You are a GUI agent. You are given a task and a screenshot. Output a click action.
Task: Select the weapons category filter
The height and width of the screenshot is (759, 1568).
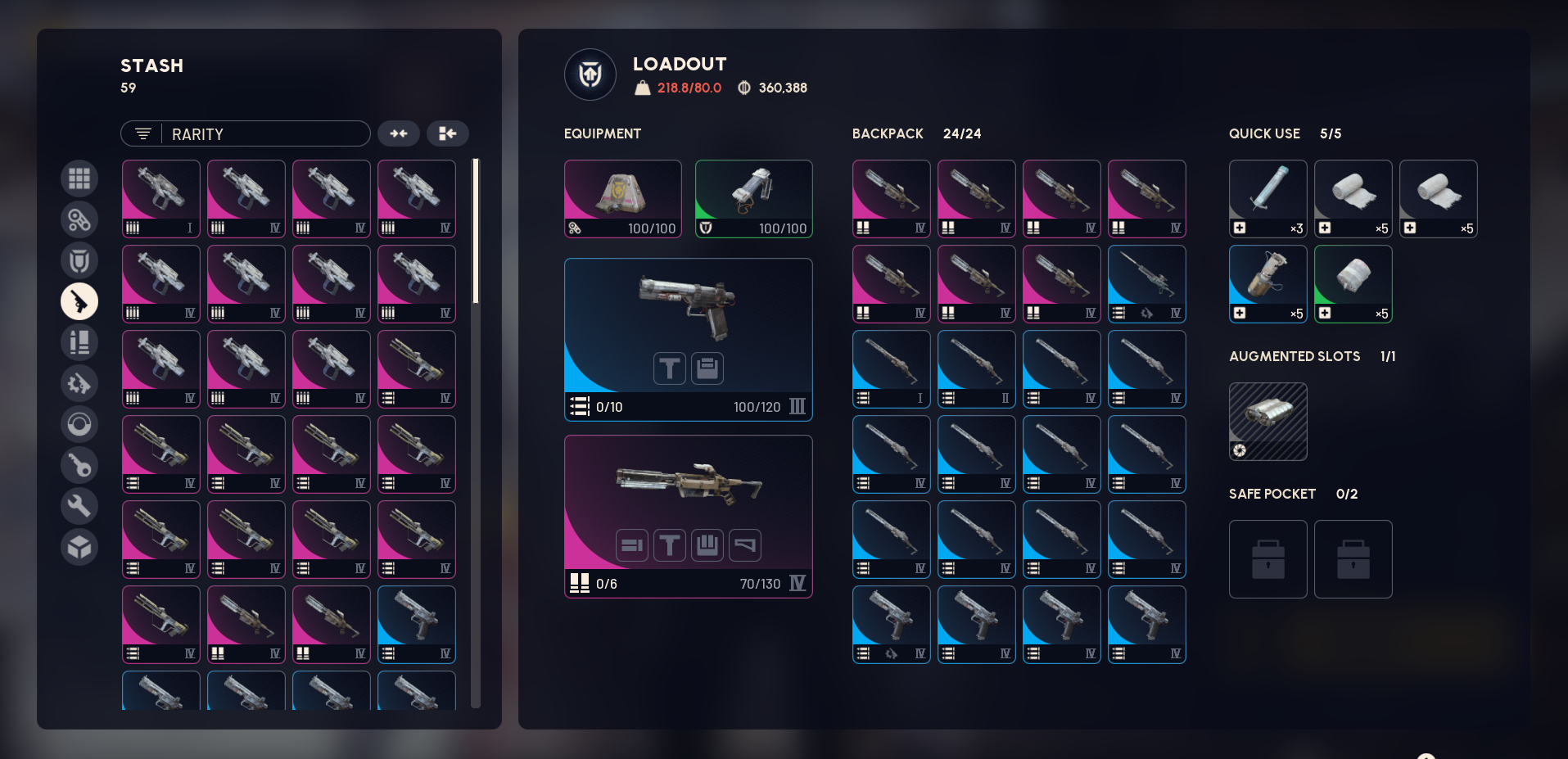click(79, 301)
